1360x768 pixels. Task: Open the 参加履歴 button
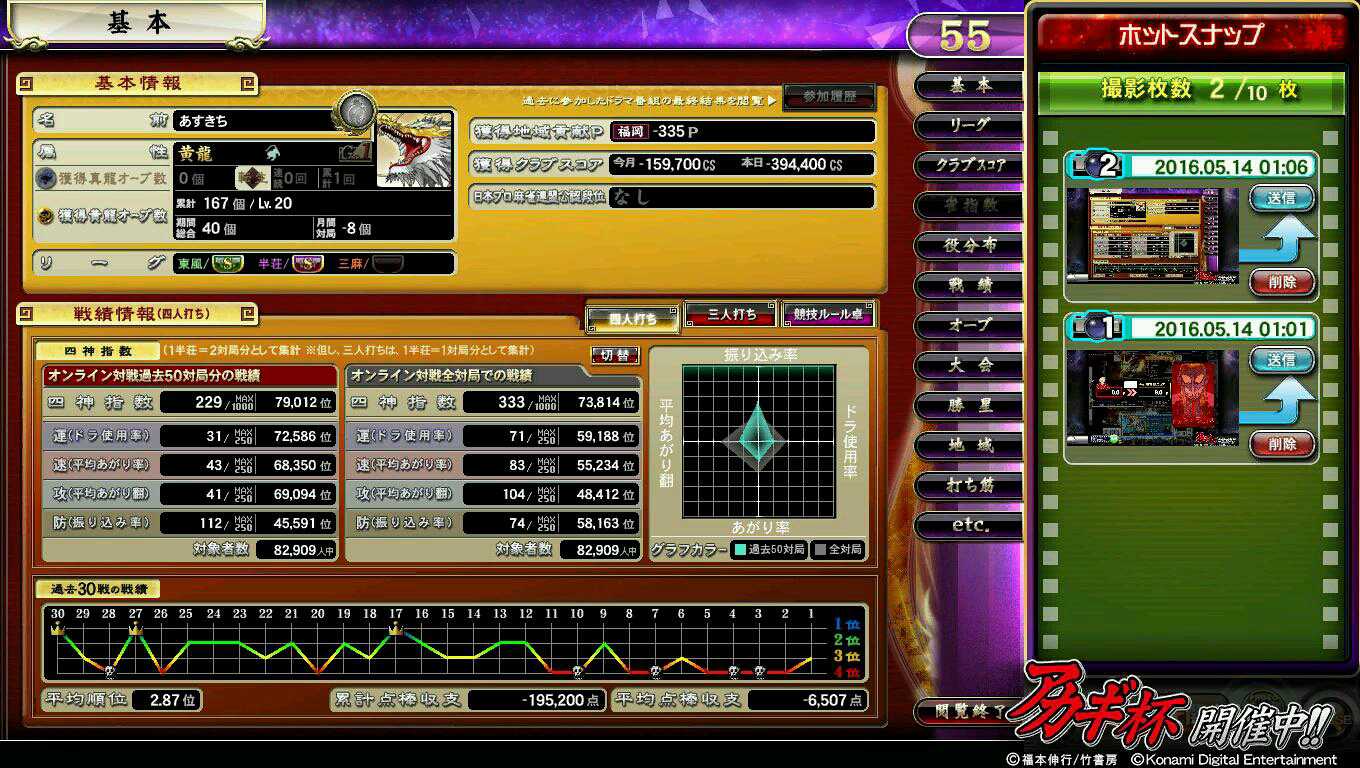[829, 97]
